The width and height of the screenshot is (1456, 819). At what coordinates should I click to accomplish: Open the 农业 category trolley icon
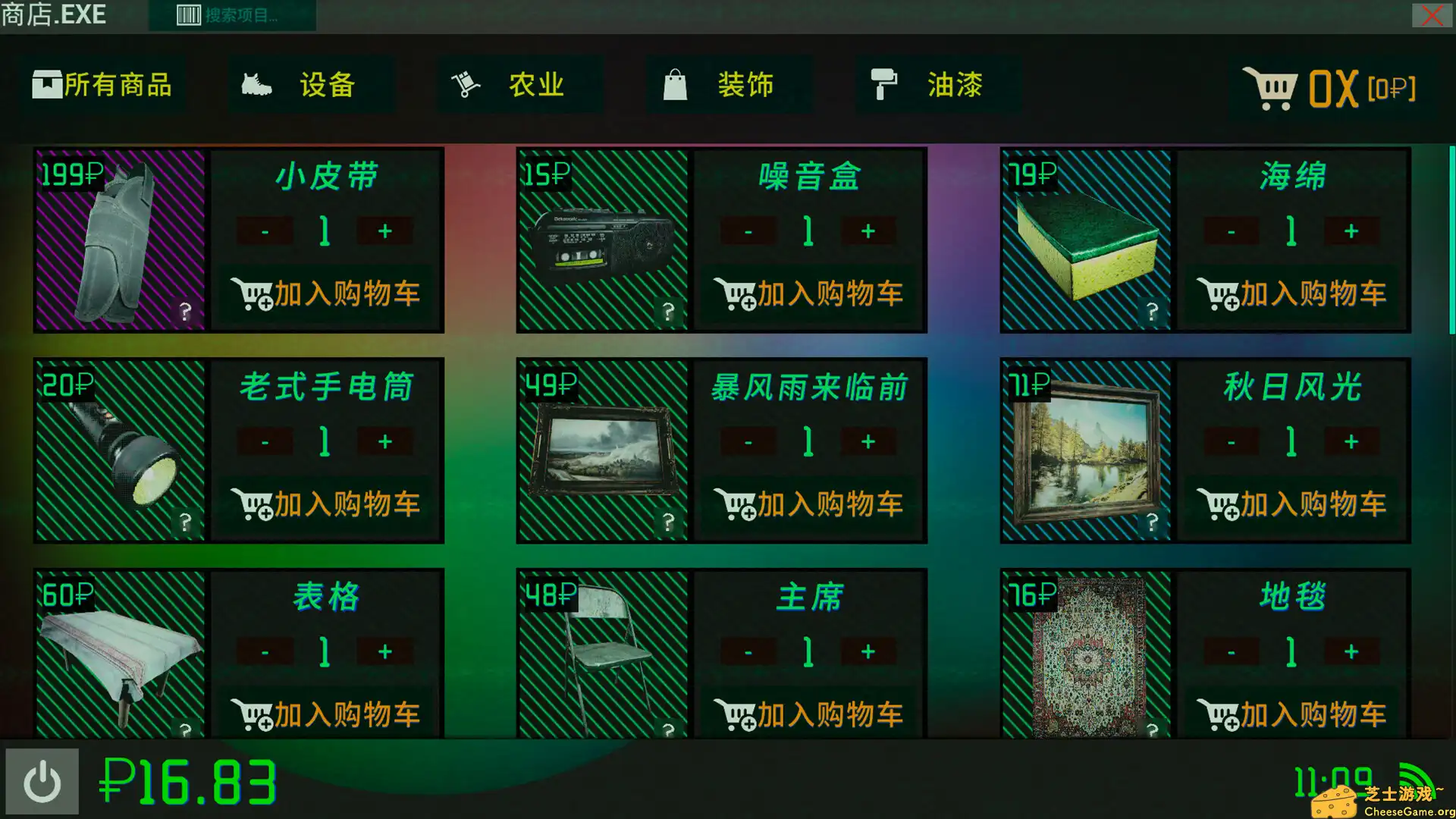(463, 84)
